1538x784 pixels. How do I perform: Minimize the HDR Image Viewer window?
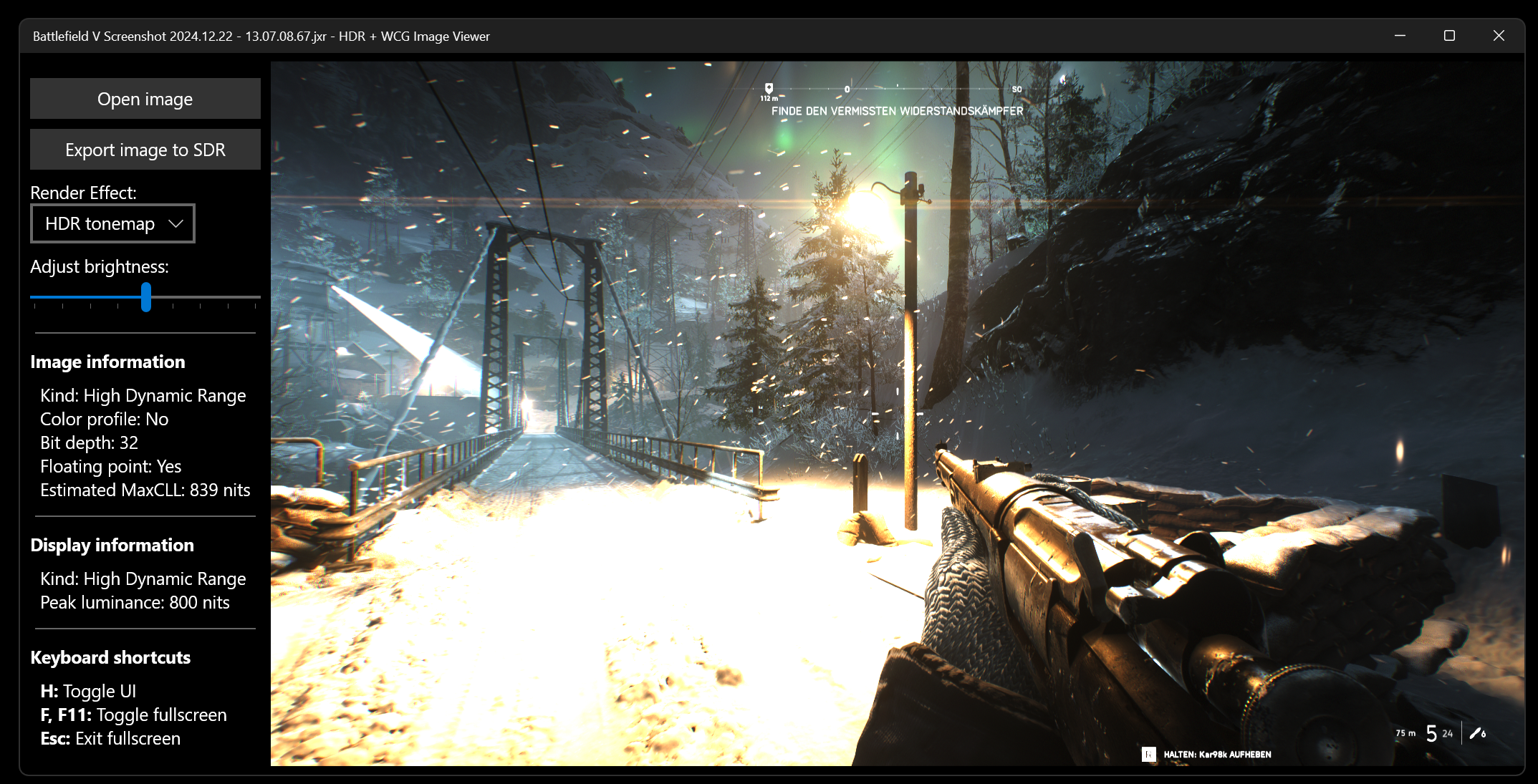[1400, 35]
